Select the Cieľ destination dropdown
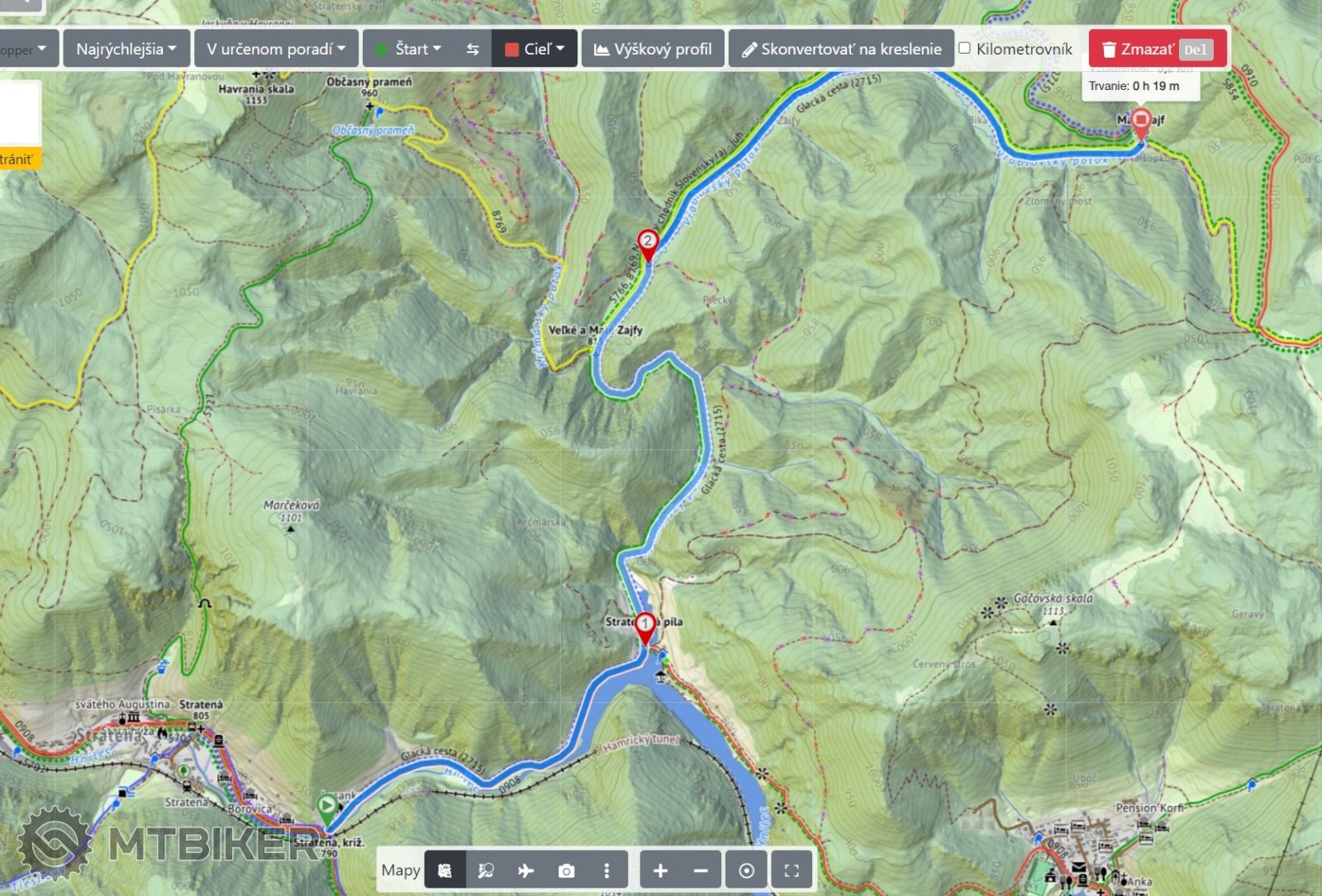Viewport: 1322px width, 896px height. click(x=535, y=49)
